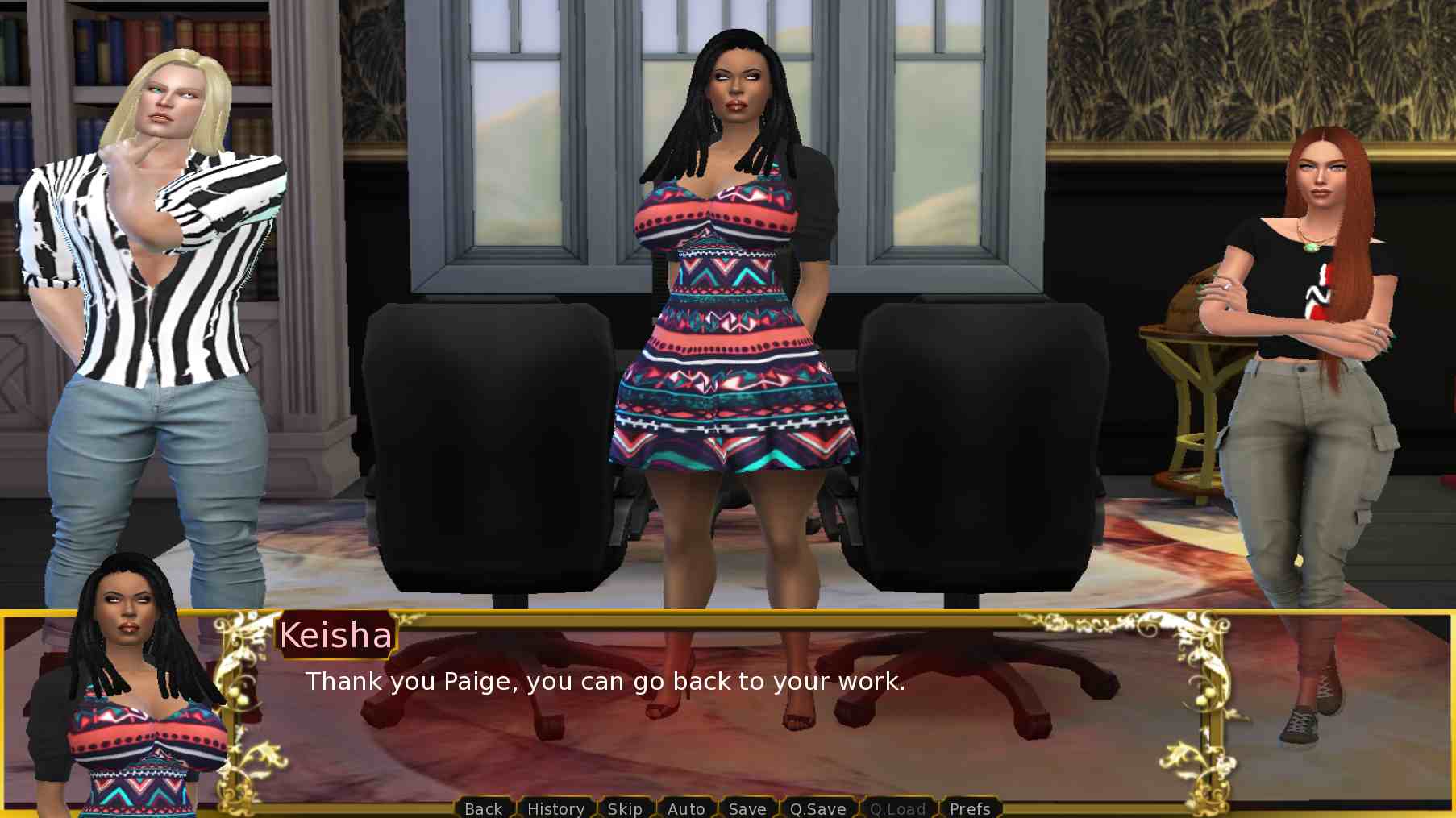Open the dialogue History log
The image size is (1456, 818).
point(555,808)
